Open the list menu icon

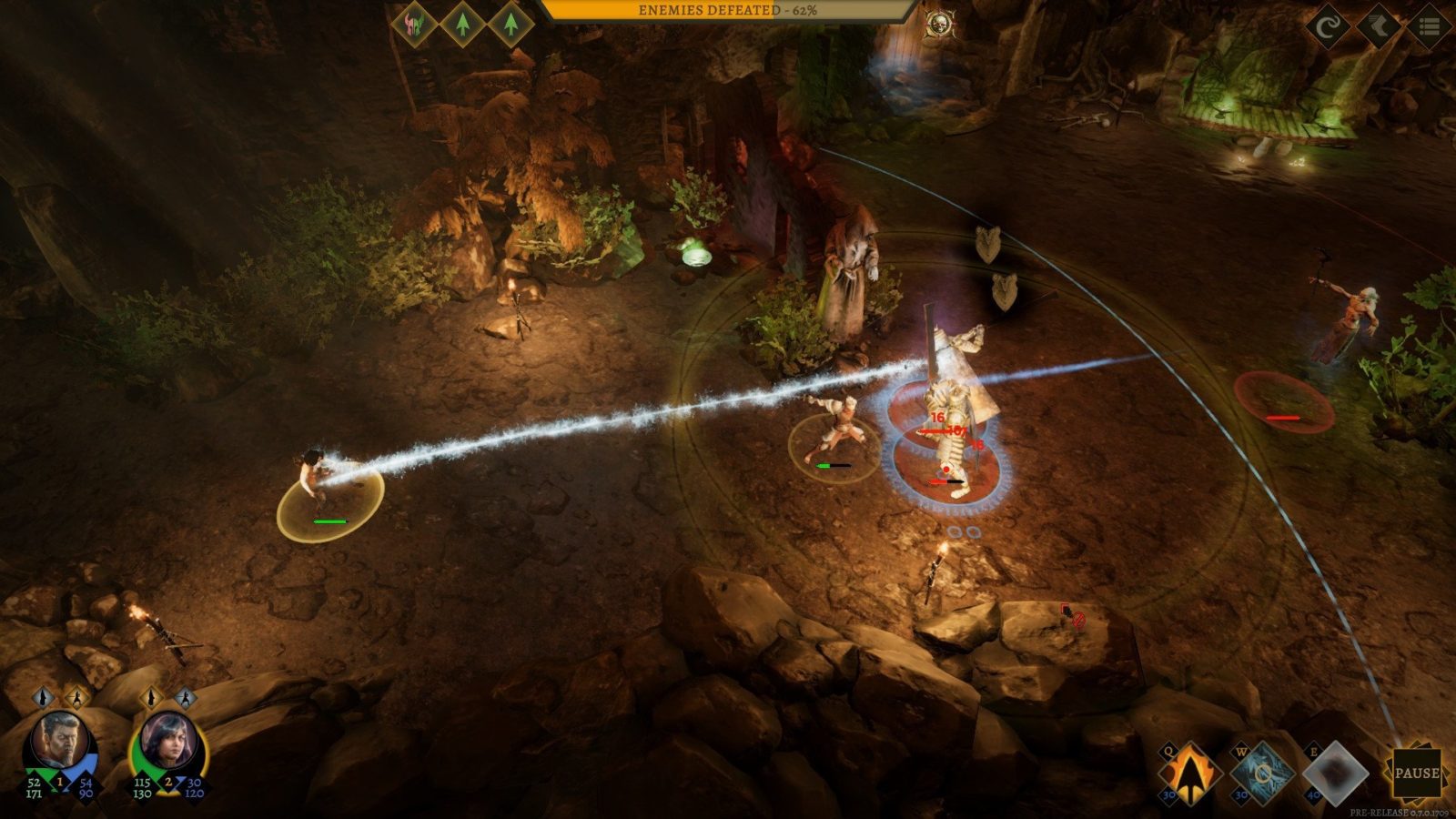tap(1429, 26)
